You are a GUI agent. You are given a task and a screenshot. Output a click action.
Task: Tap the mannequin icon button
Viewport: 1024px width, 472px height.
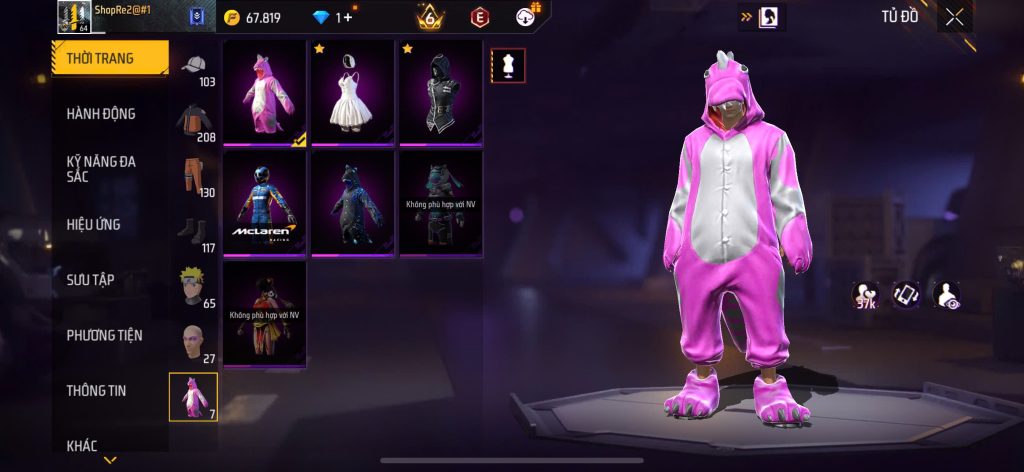(x=508, y=65)
